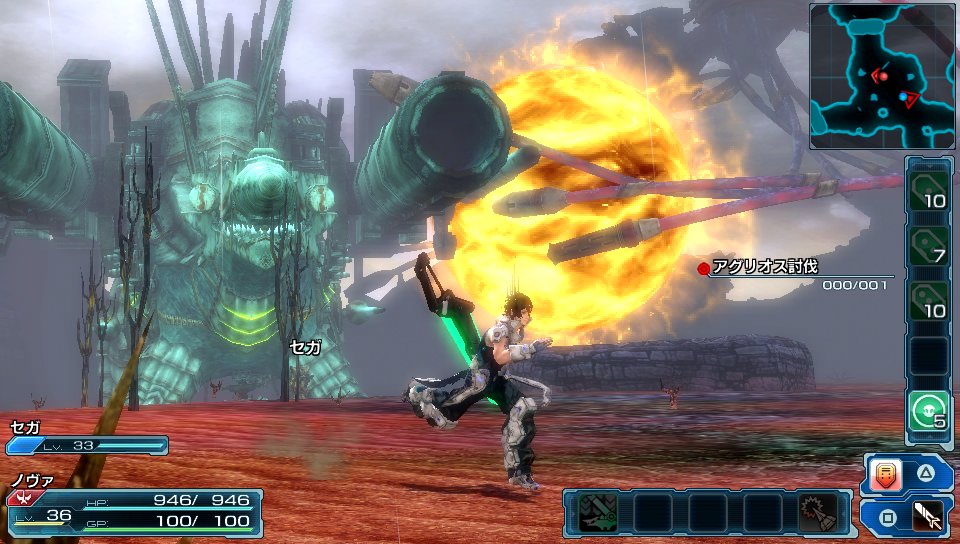Screen dimensions: 960x544
Task: Activate the white sword attack icon
Action: pyautogui.click(x=928, y=517)
